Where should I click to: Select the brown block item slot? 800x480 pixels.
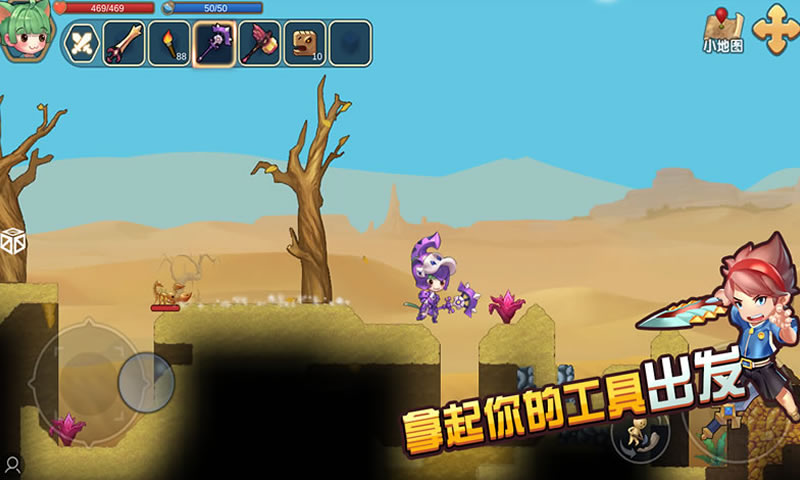(304, 43)
